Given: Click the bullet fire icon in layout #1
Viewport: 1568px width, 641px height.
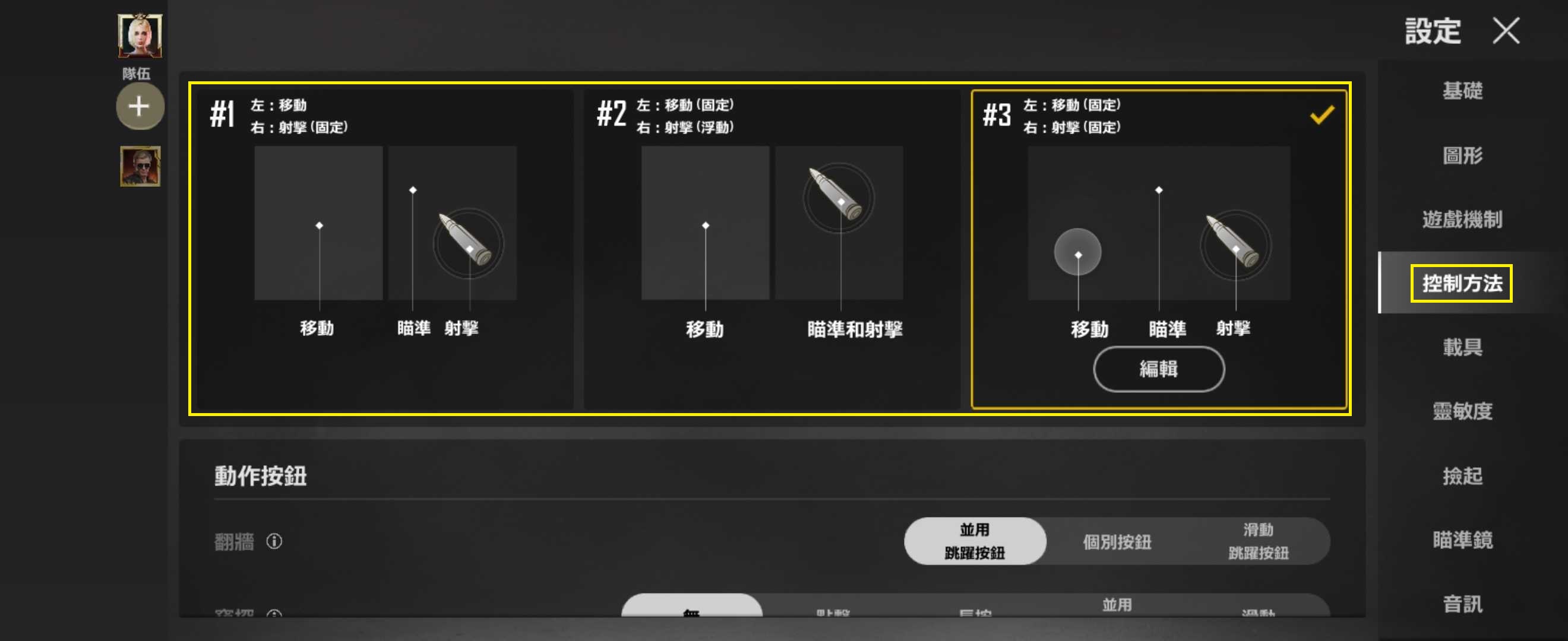Looking at the screenshot, I should [469, 243].
